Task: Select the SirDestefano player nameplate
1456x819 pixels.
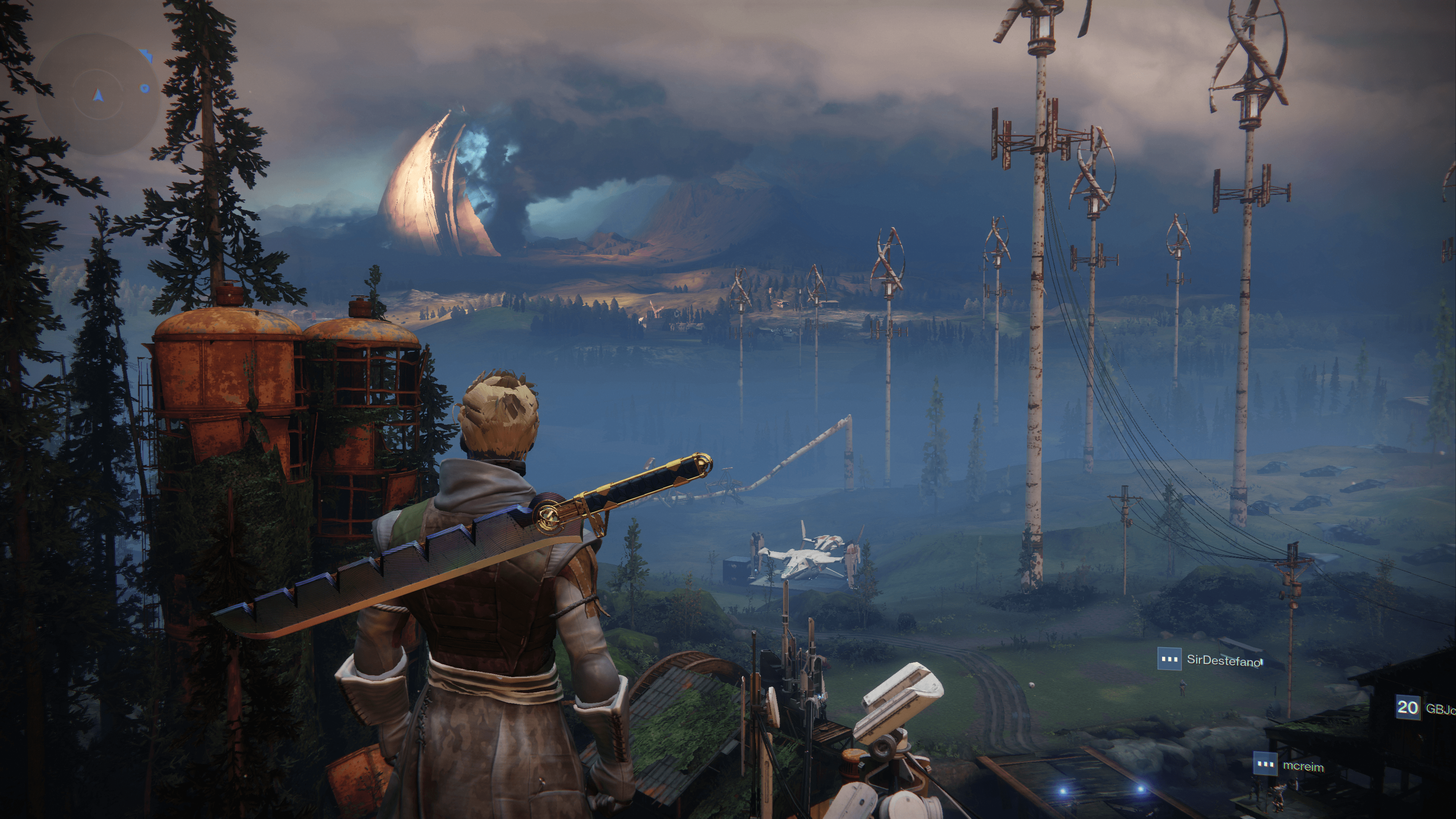Action: 1210,660
